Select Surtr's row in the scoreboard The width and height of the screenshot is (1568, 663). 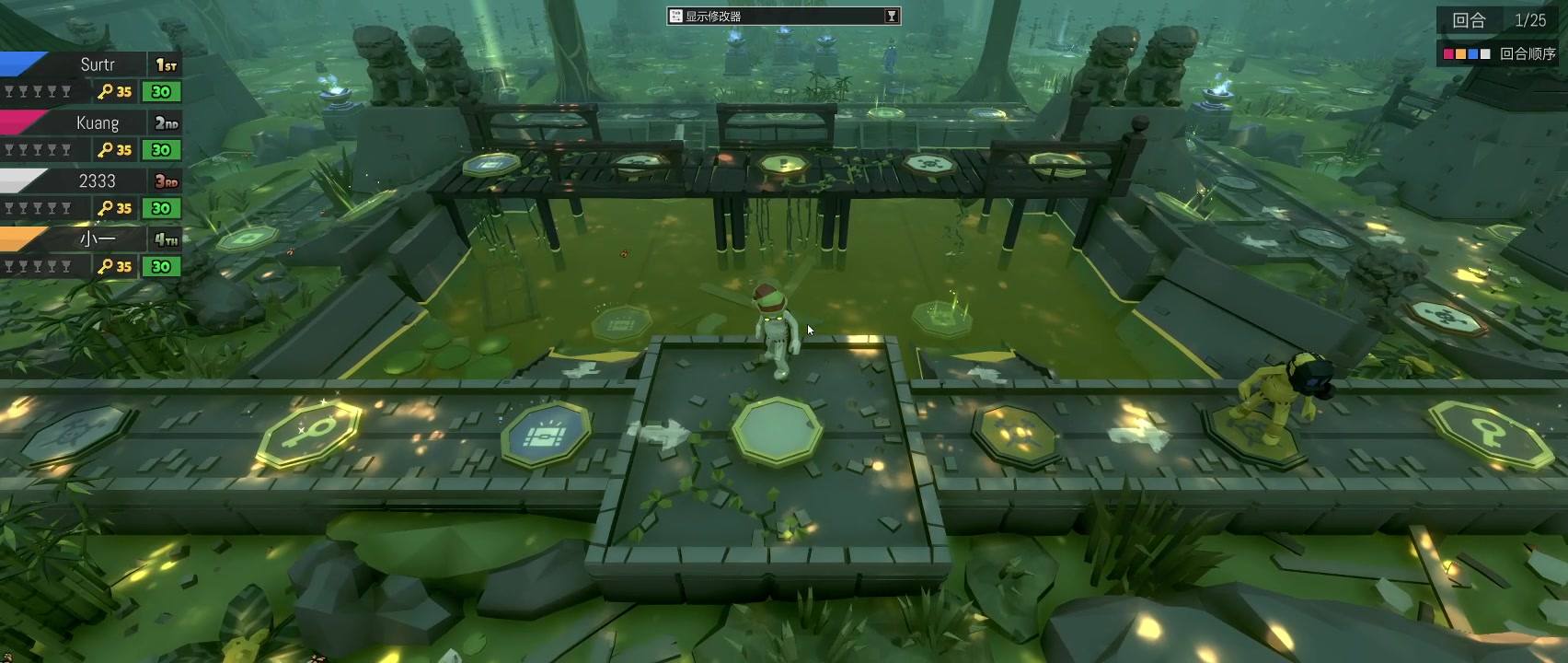click(x=97, y=64)
